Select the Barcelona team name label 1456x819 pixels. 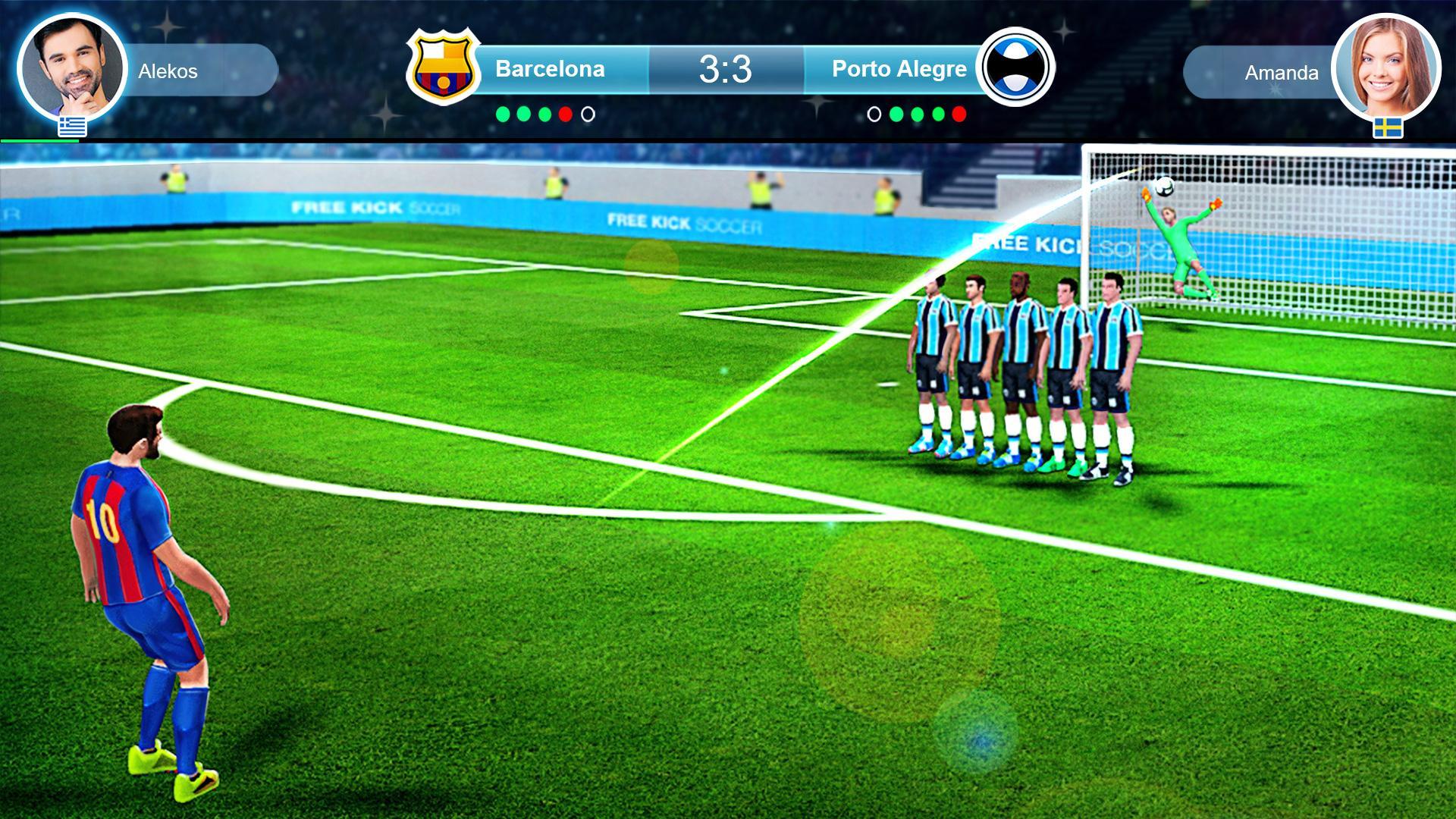pos(550,70)
